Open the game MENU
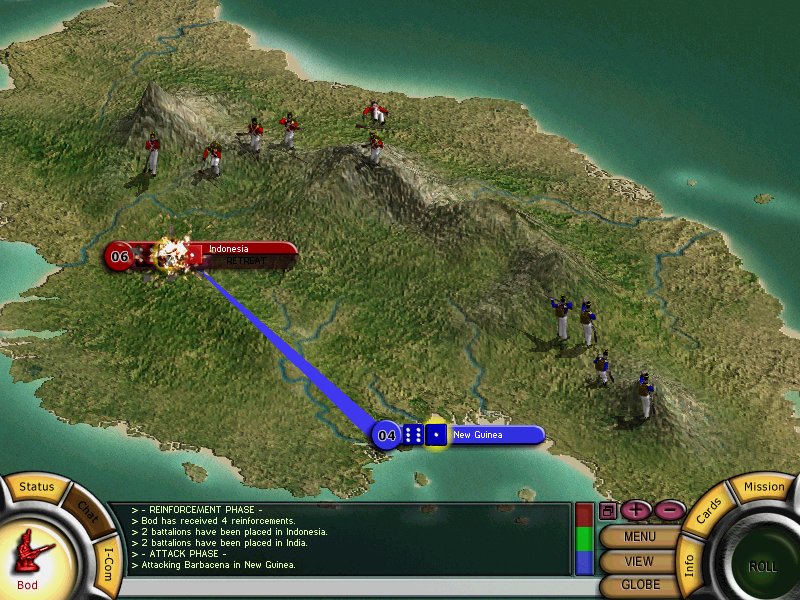Viewport: 800px width, 600px height. tap(639, 536)
